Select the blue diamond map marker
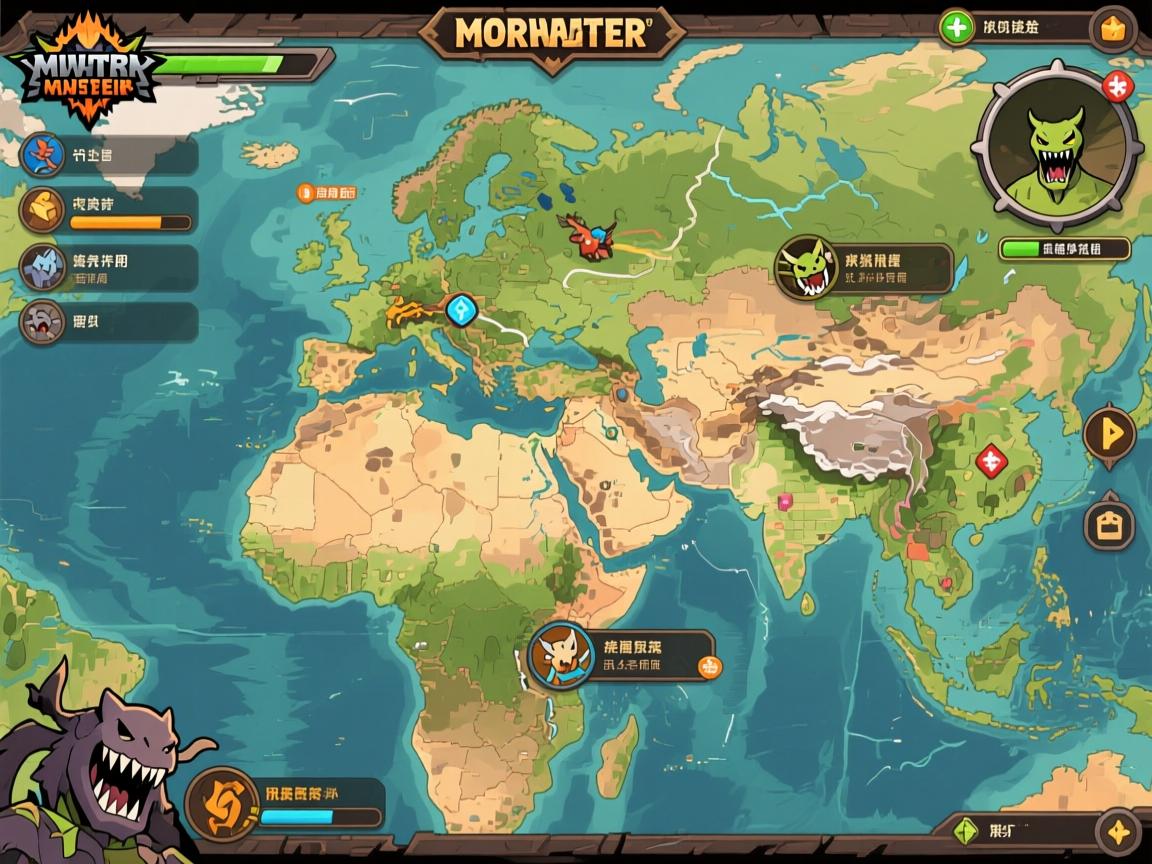The height and width of the screenshot is (864, 1152). coord(461,308)
